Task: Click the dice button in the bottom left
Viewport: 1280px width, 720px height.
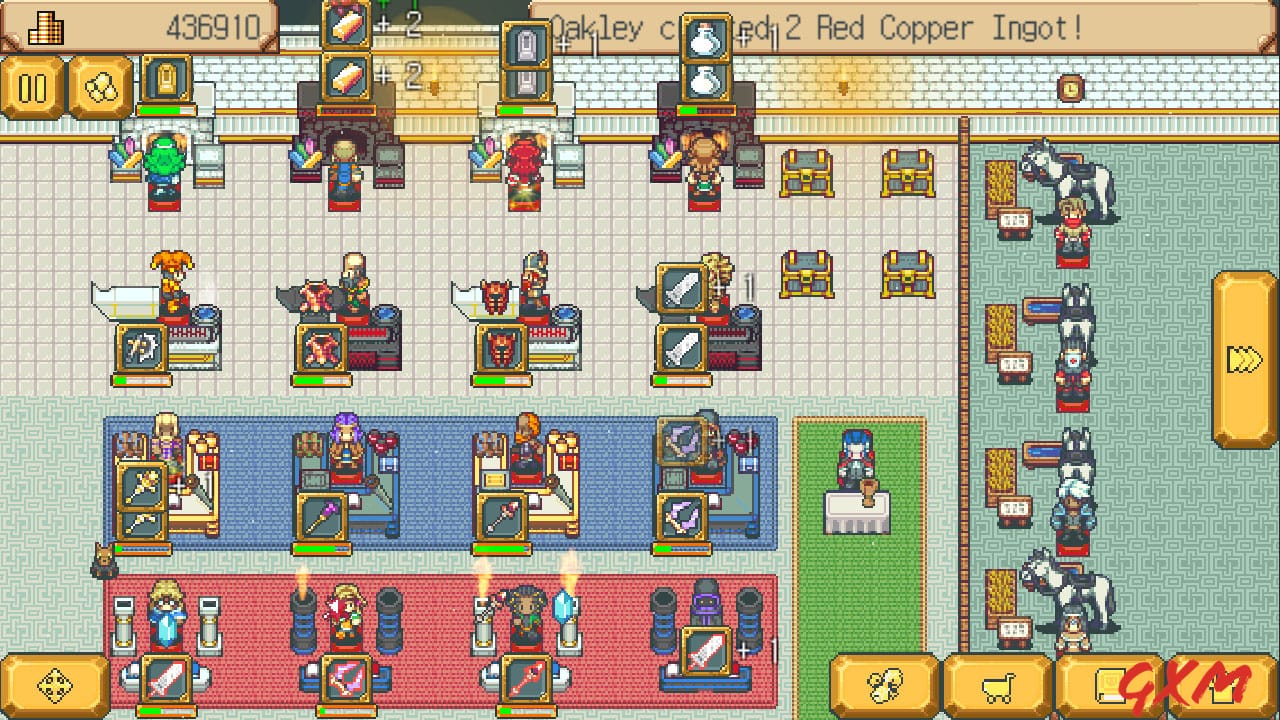Action: point(57,686)
